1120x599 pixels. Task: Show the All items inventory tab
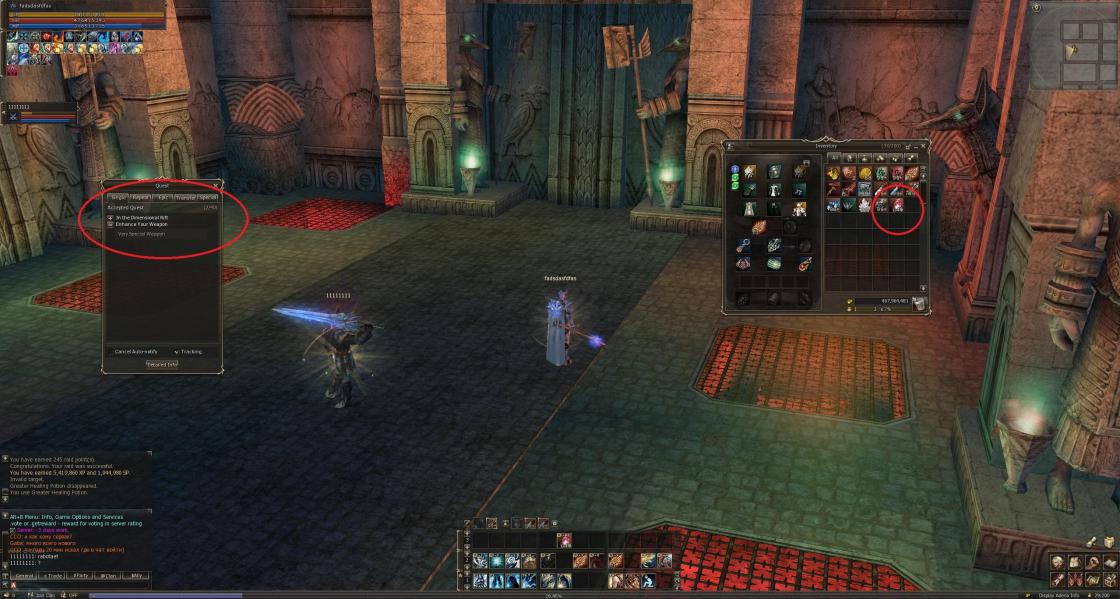pyautogui.click(x=833, y=158)
